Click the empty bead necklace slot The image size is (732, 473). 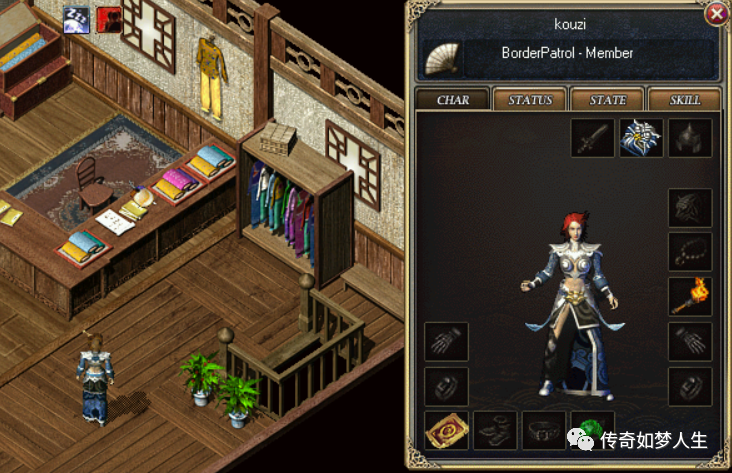690,252
